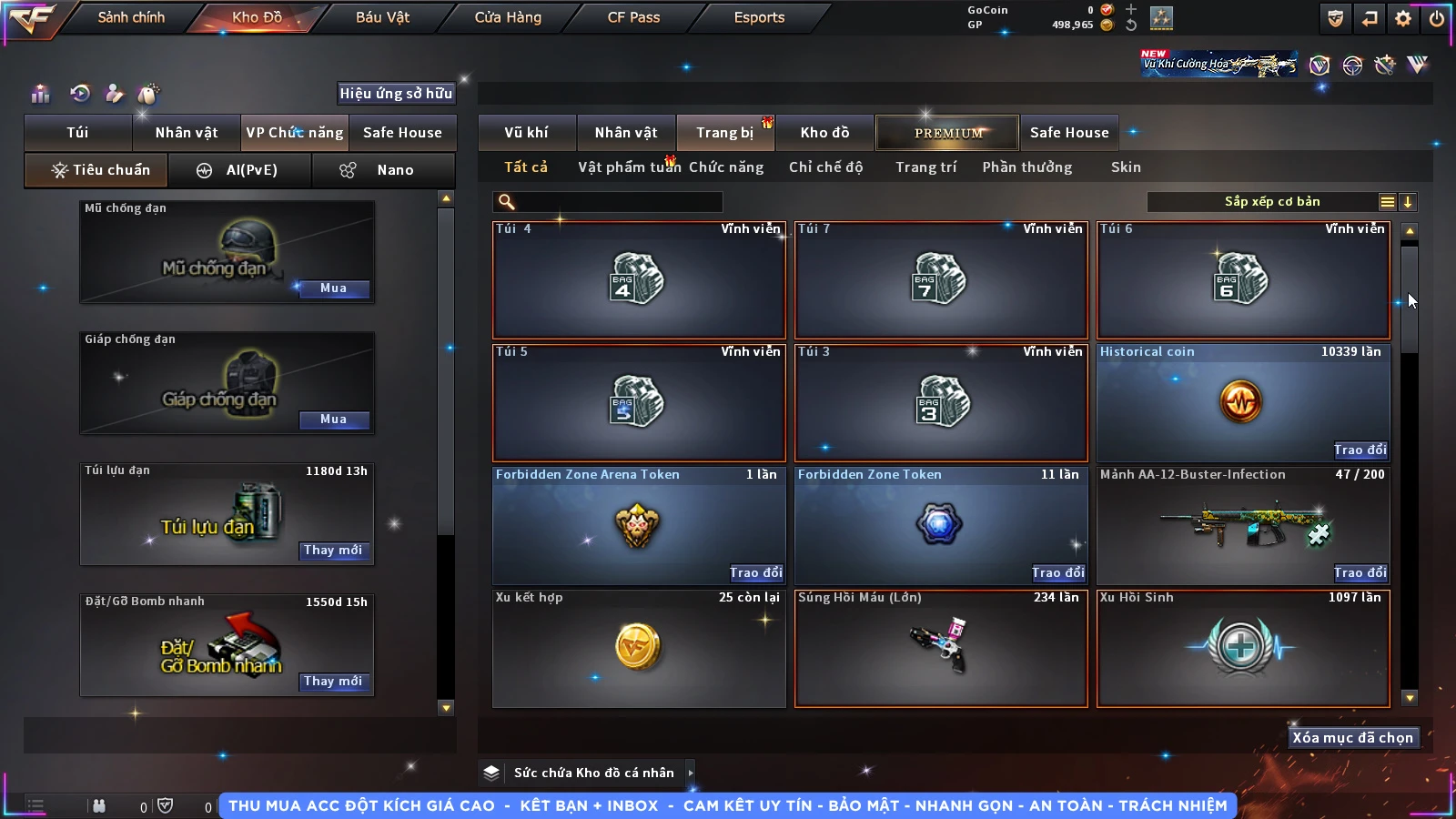Click the power exit icon
1456x819 pixels.
(1437, 18)
